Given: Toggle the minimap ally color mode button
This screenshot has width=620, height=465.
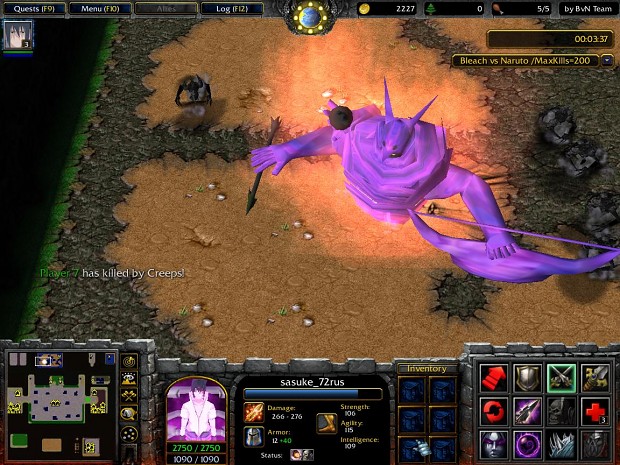Looking at the screenshot, I should coord(129,395).
